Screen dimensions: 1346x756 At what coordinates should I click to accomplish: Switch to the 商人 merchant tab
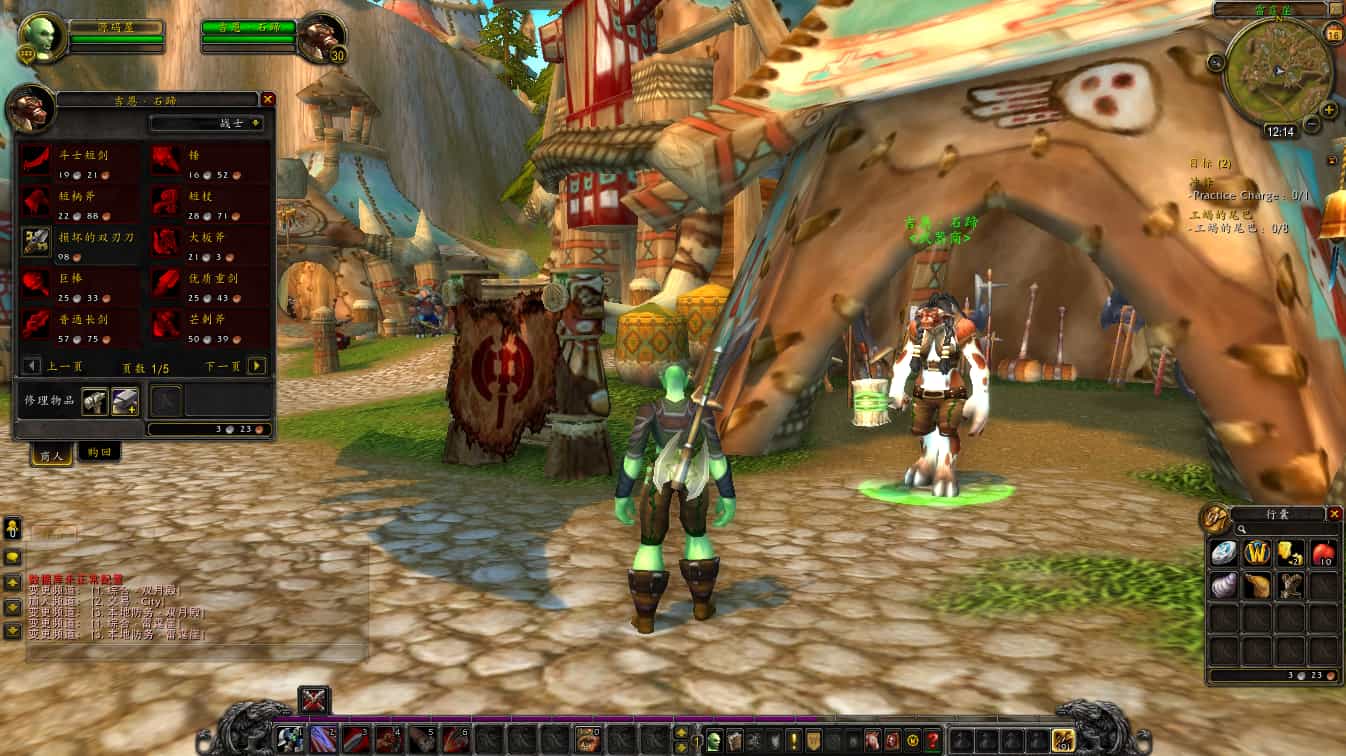pos(49,454)
